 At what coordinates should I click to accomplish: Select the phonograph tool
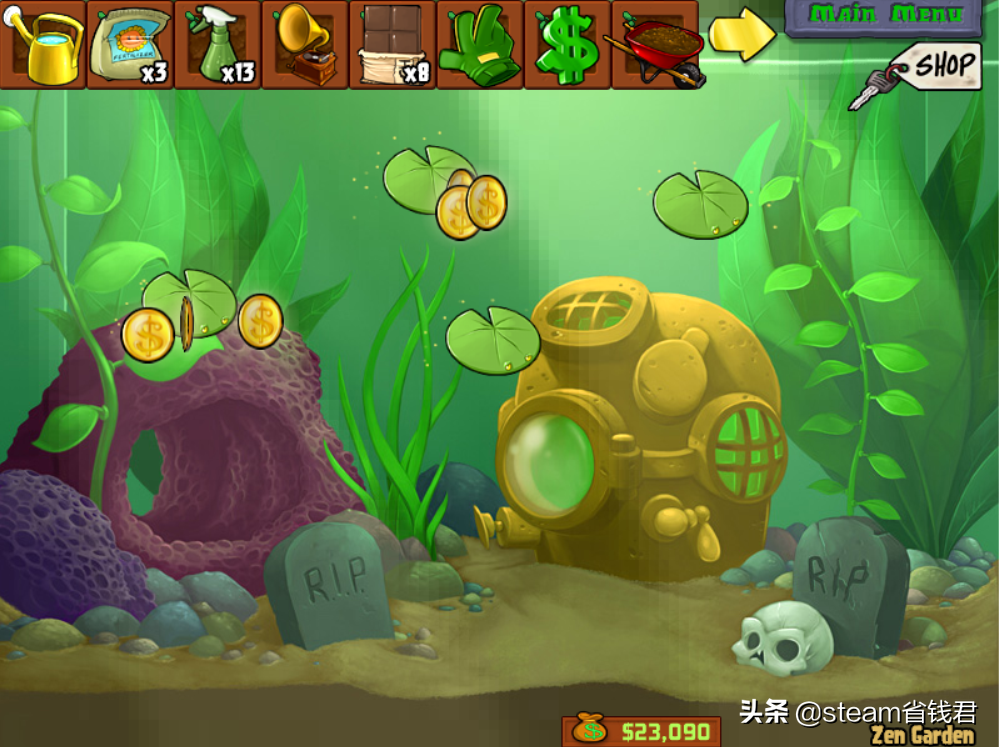304,46
